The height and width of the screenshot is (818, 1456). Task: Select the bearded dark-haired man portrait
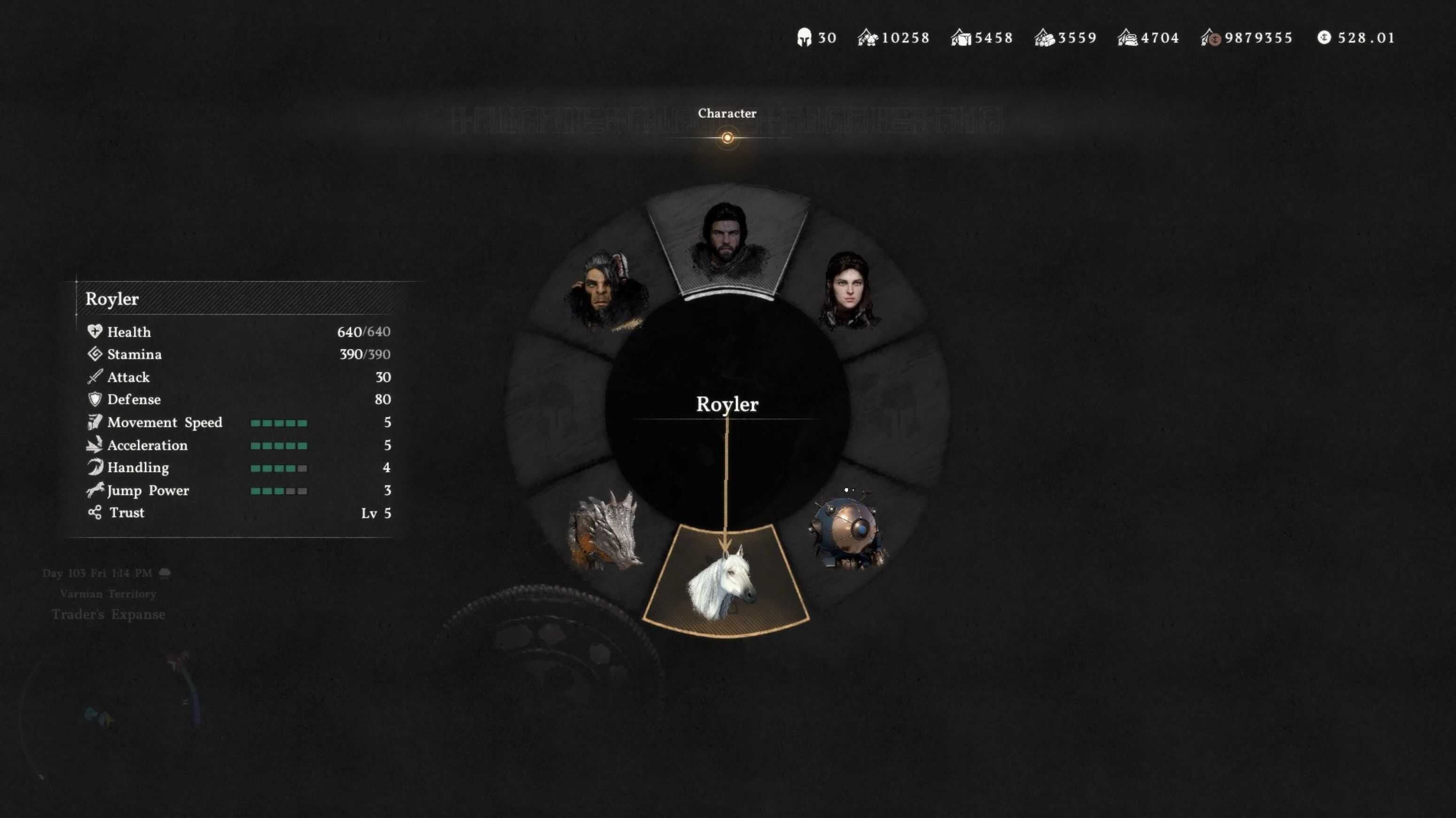[x=727, y=243]
